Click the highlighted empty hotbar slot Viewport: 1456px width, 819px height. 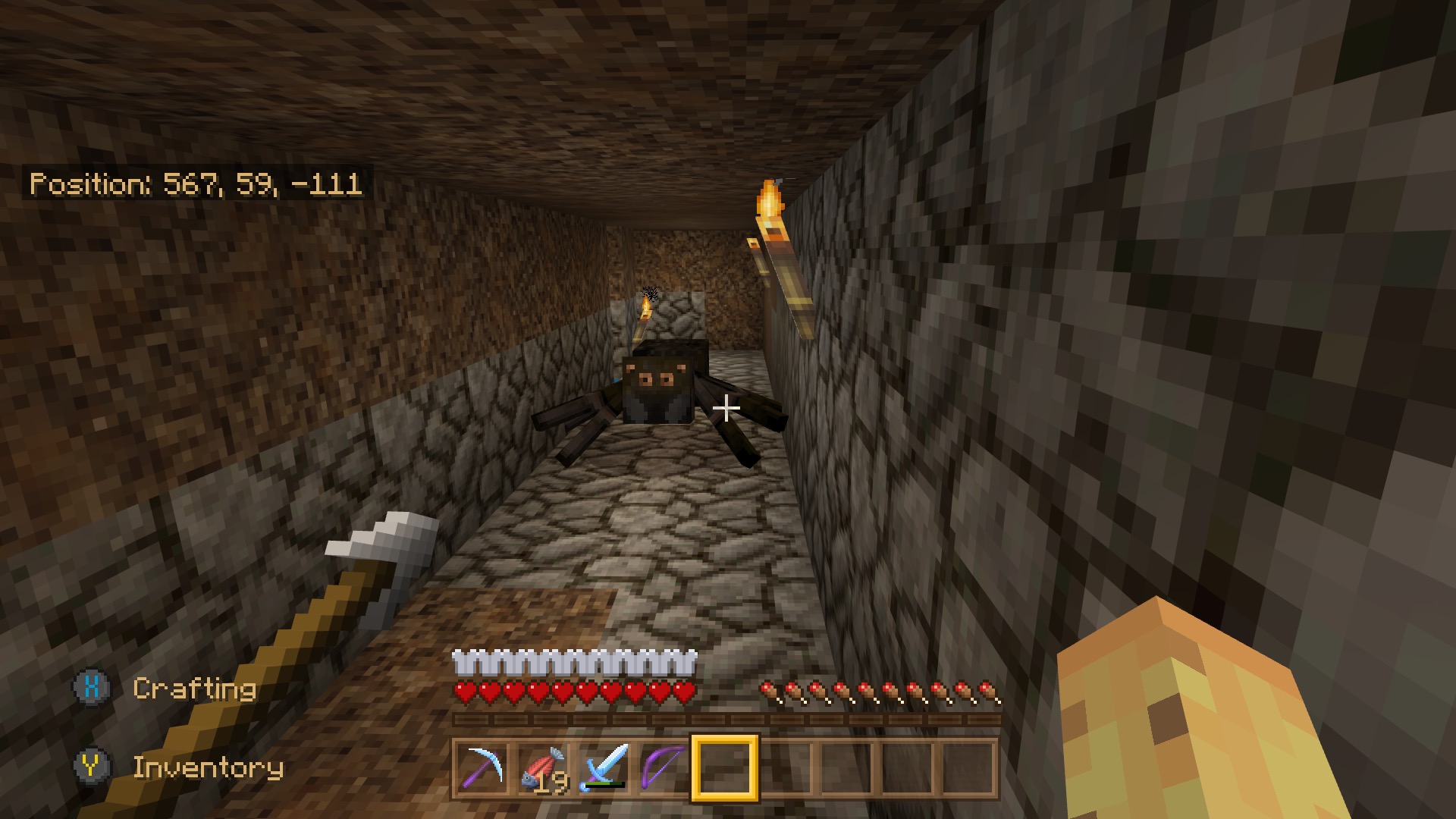725,768
